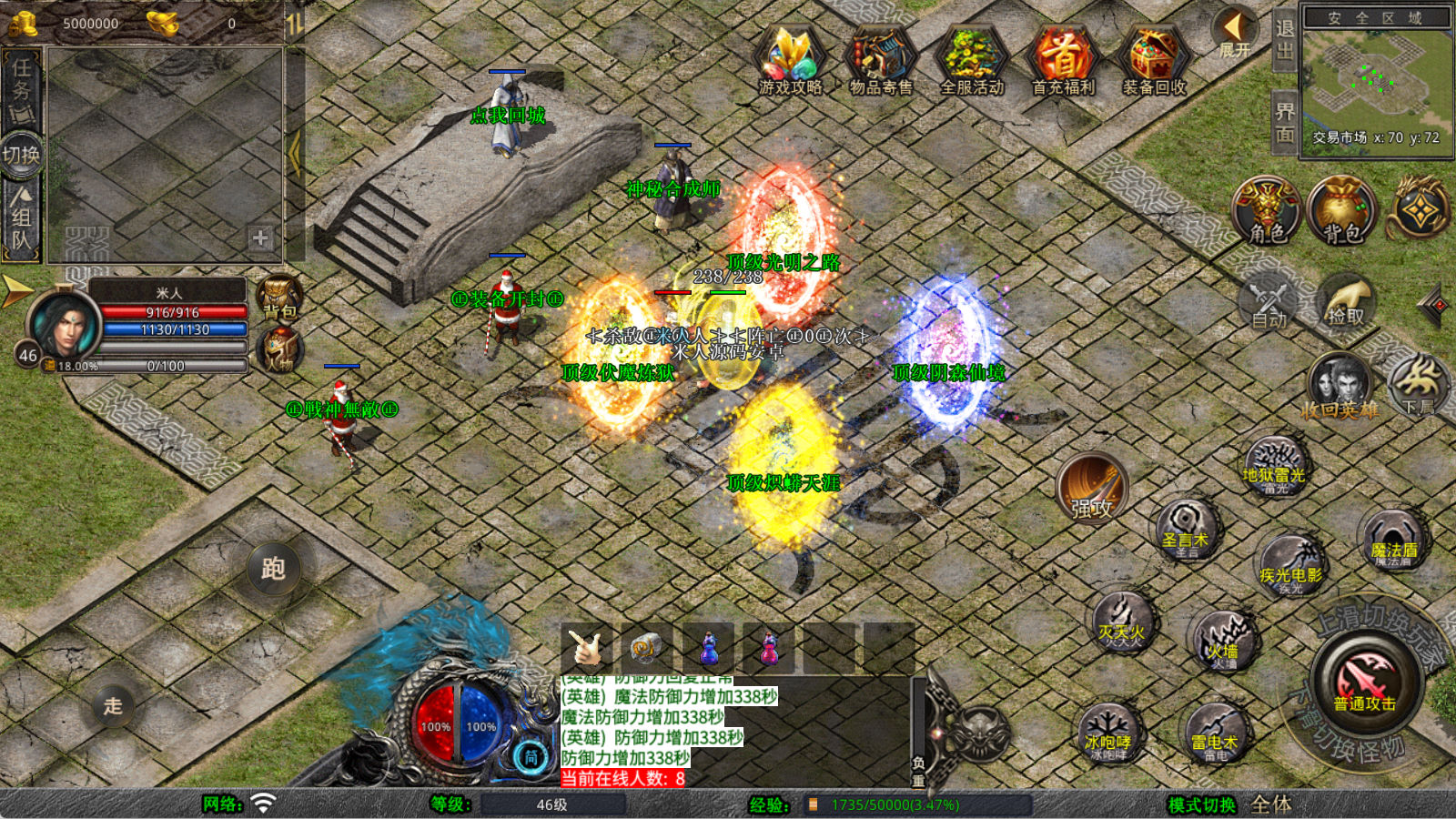
Task: Open the 背包 bag button near minimap
Action: point(1341,211)
